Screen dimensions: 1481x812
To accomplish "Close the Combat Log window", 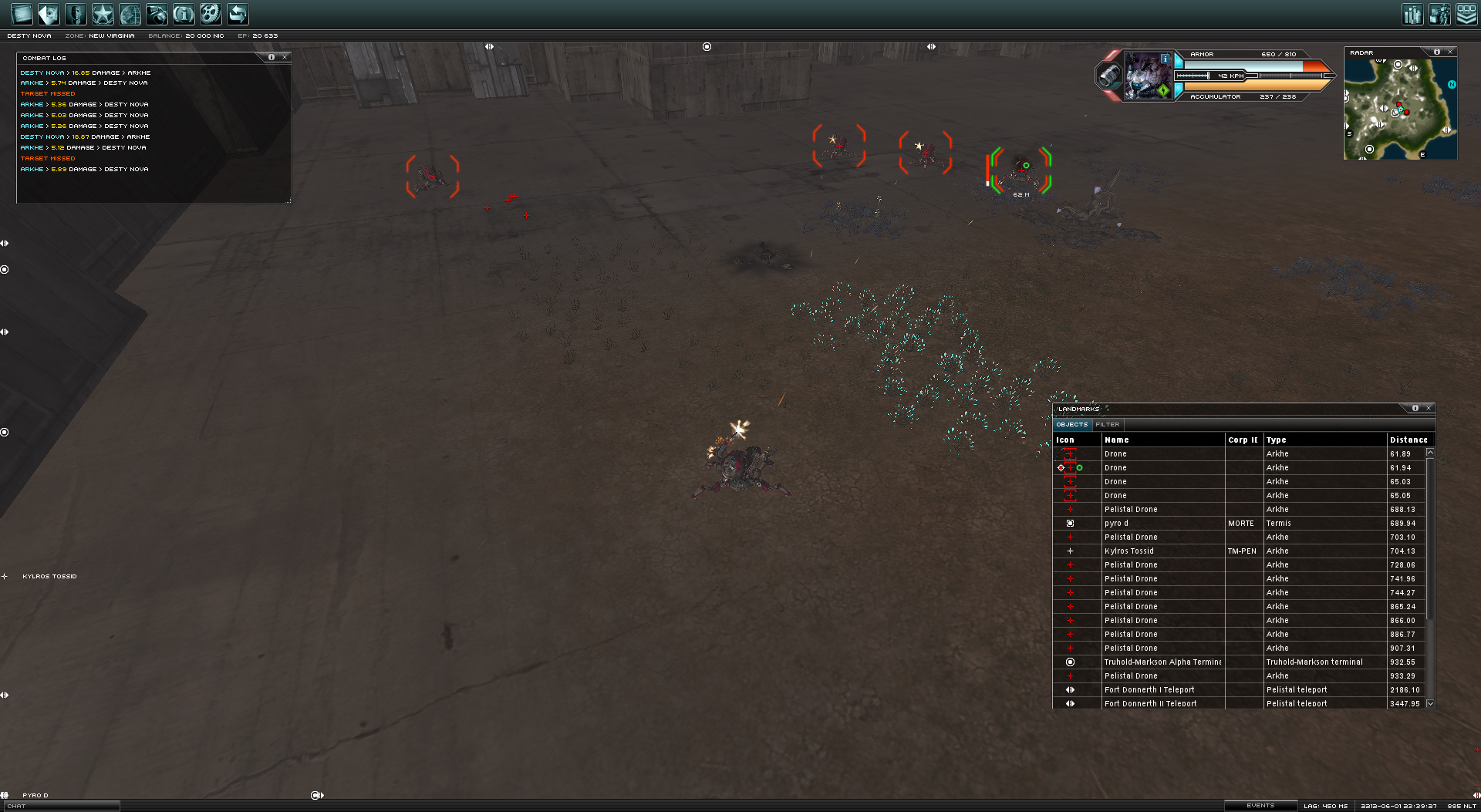I will [285, 57].
